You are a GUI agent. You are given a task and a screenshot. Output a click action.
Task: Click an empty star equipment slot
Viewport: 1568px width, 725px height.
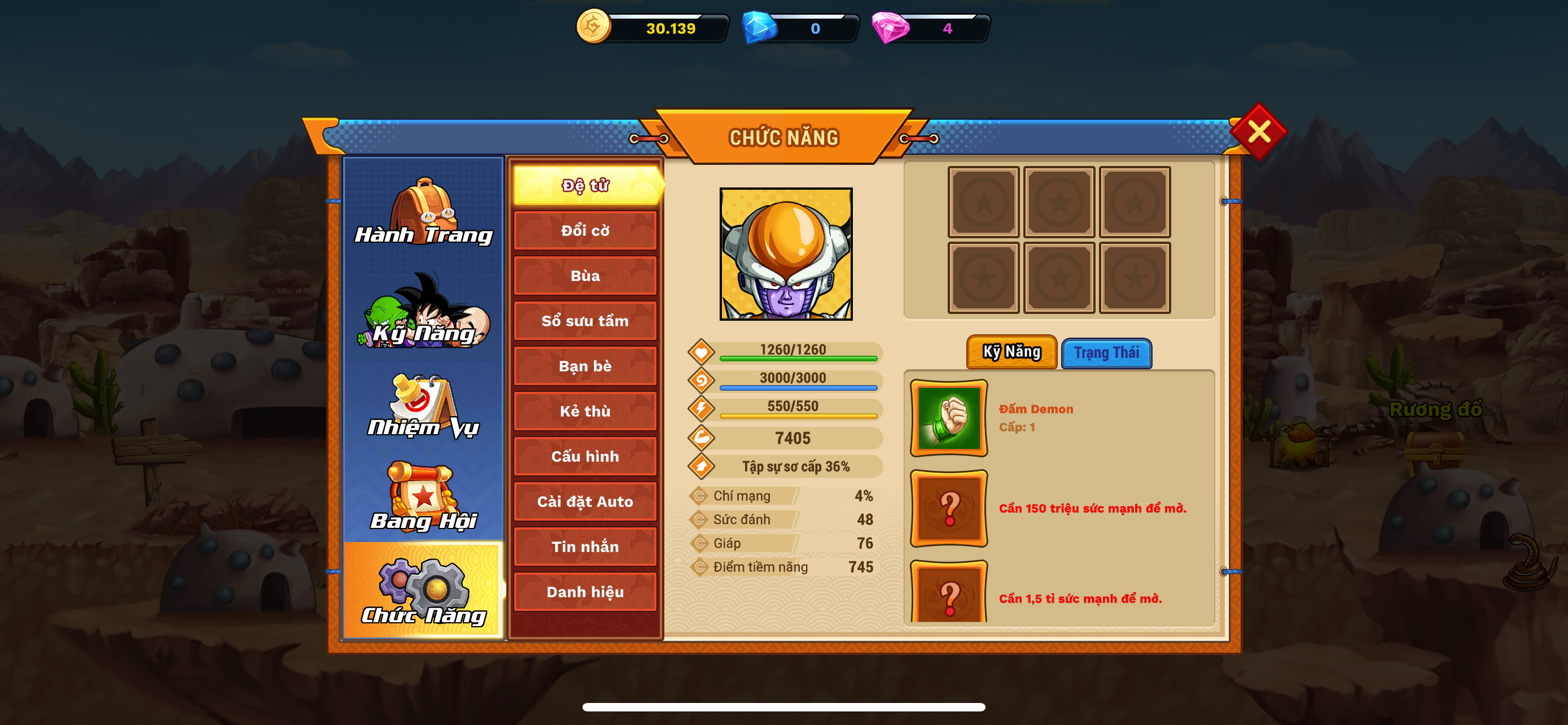[x=983, y=202]
